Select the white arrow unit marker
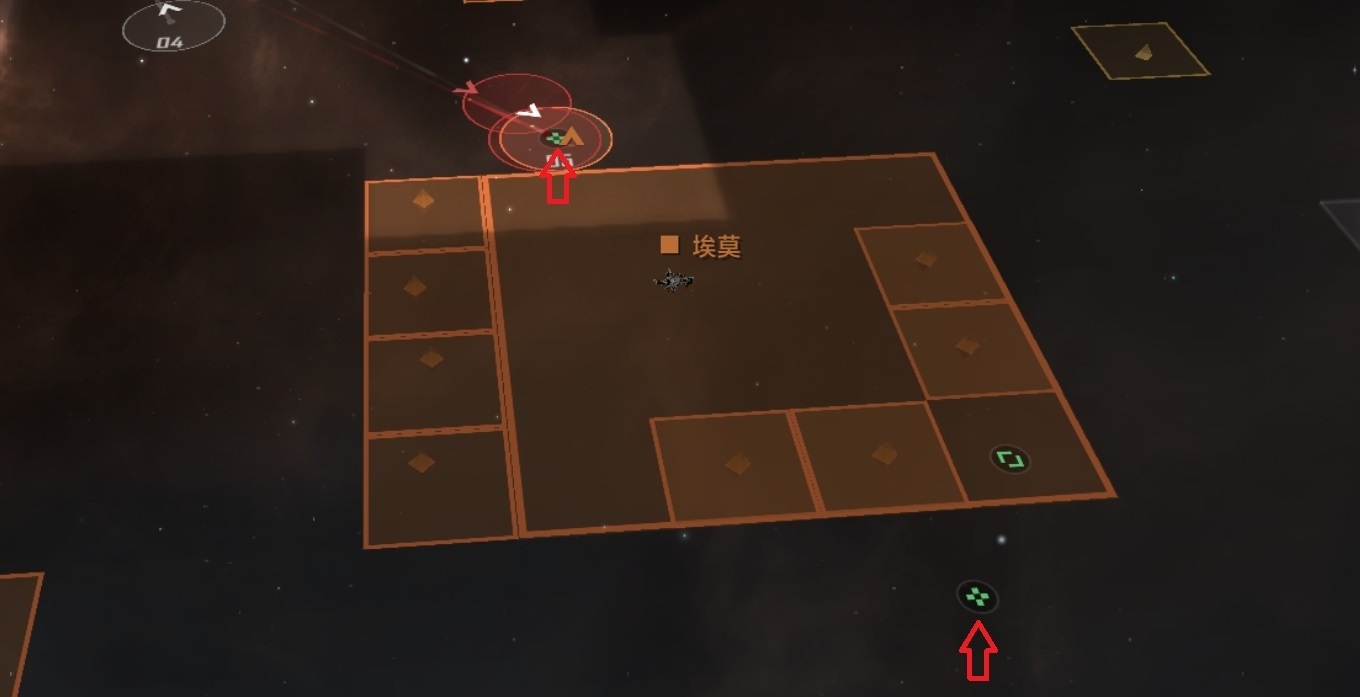Image resolution: width=1360 pixels, height=697 pixels. point(531,110)
